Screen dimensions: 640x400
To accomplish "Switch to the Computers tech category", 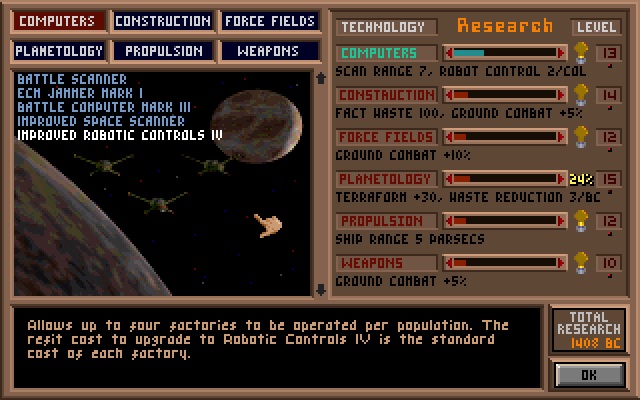I will [60, 20].
